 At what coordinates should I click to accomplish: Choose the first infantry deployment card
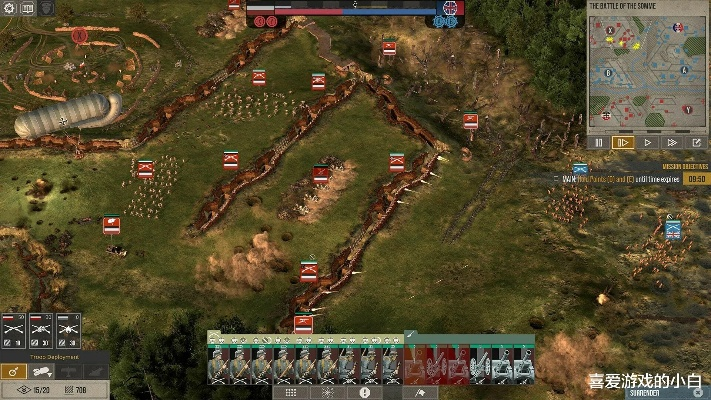14,330
